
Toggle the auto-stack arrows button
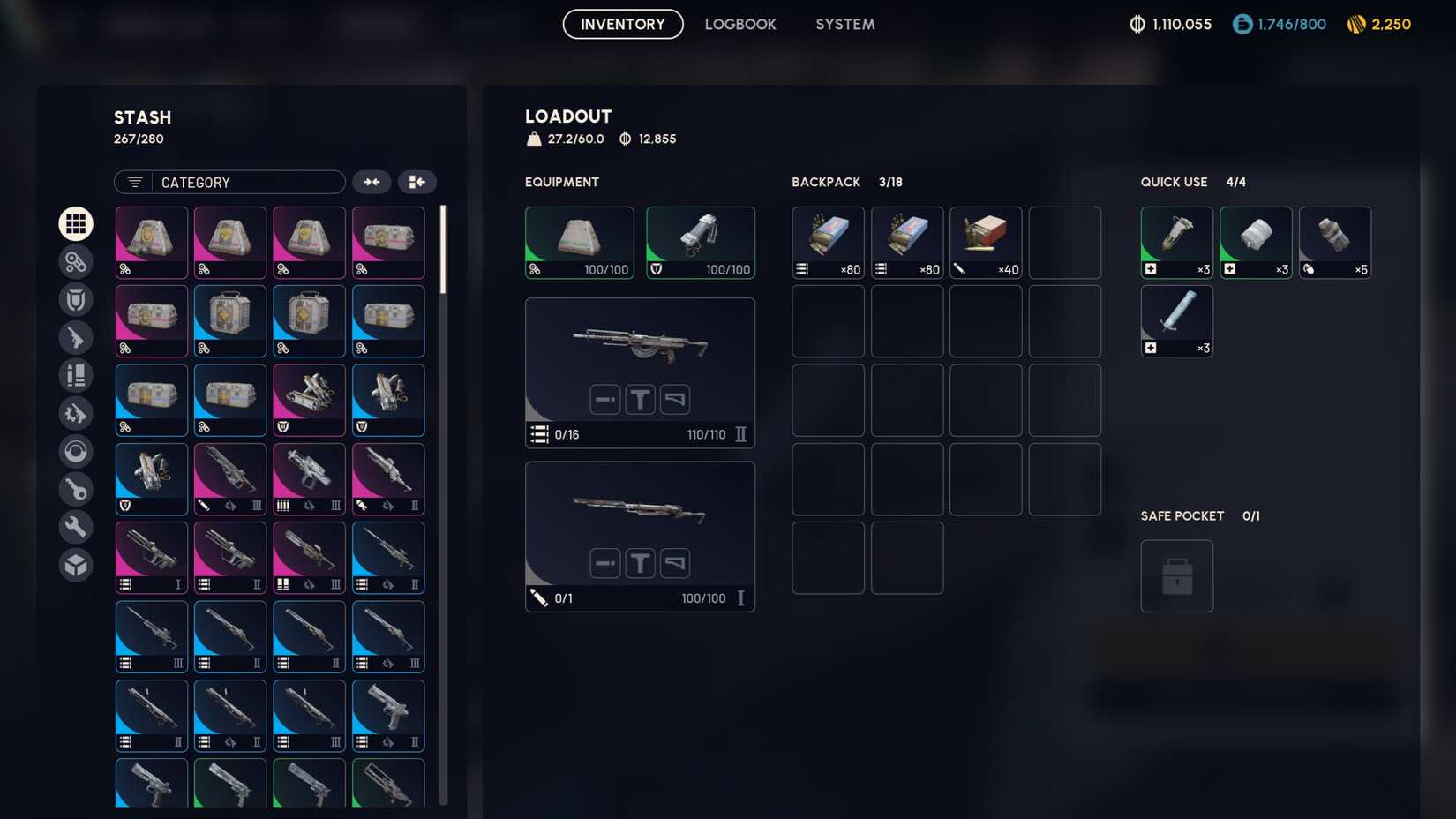pos(372,182)
